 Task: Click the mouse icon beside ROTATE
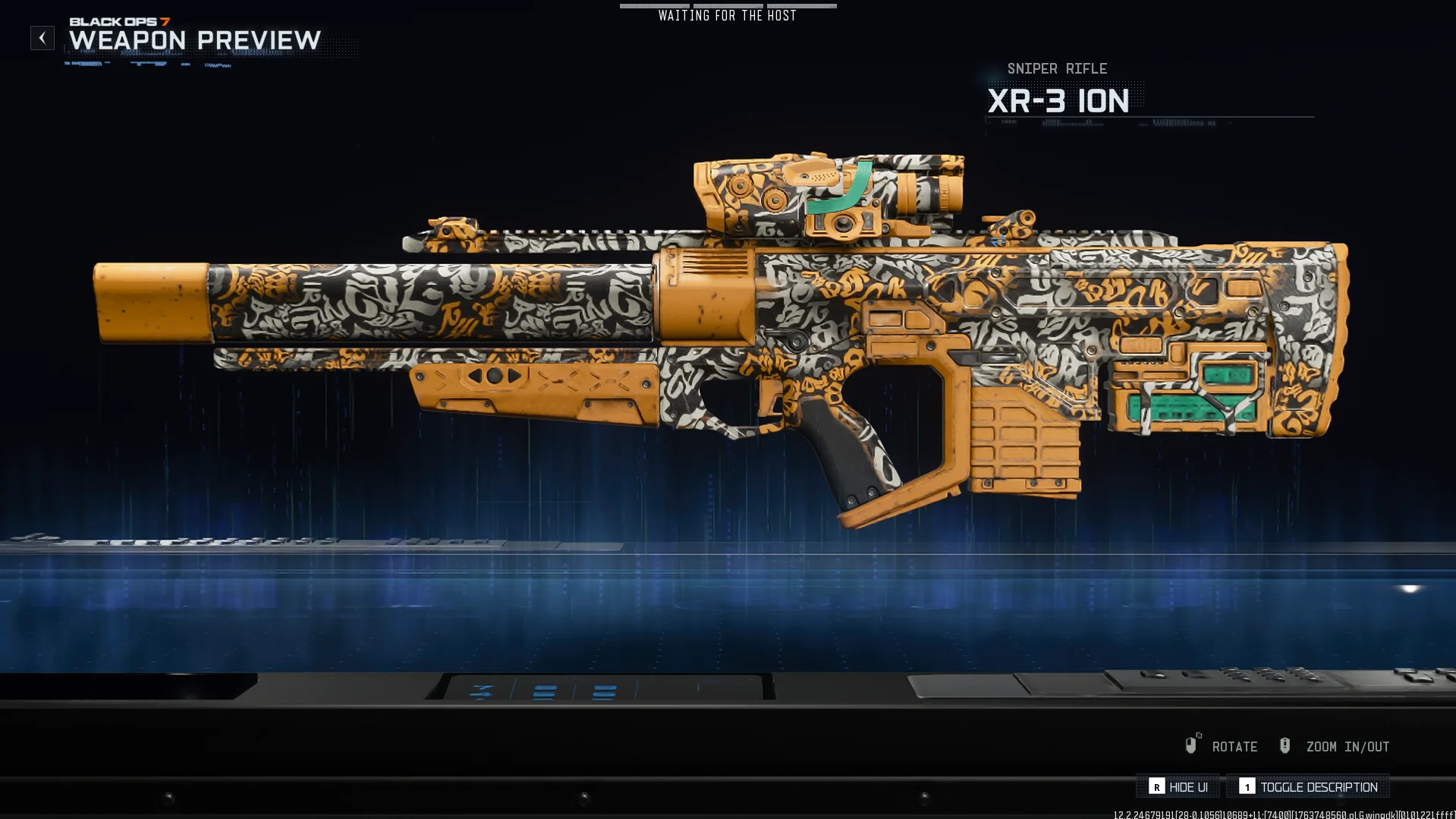[1191, 745]
